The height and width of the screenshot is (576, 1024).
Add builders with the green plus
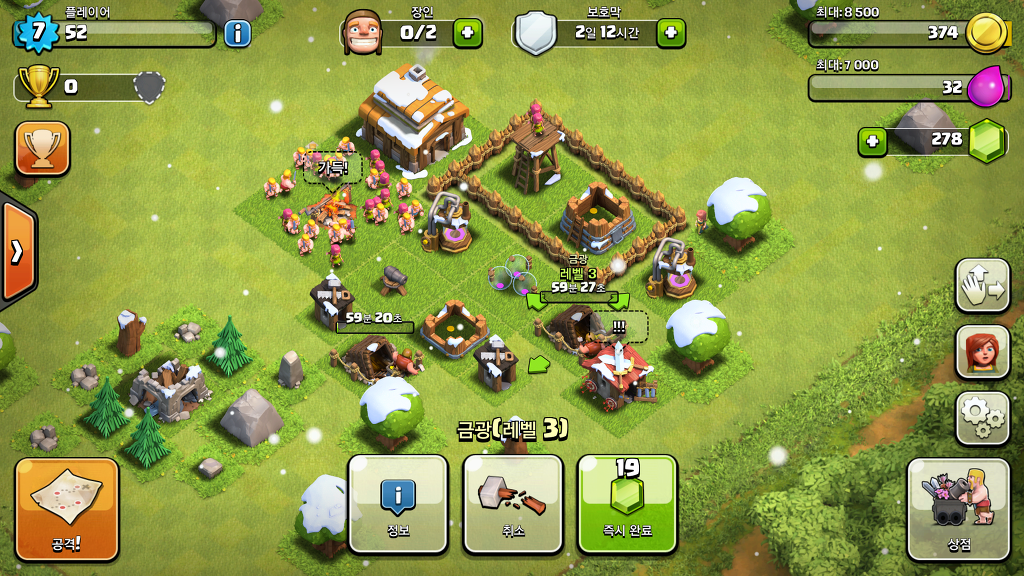467,33
